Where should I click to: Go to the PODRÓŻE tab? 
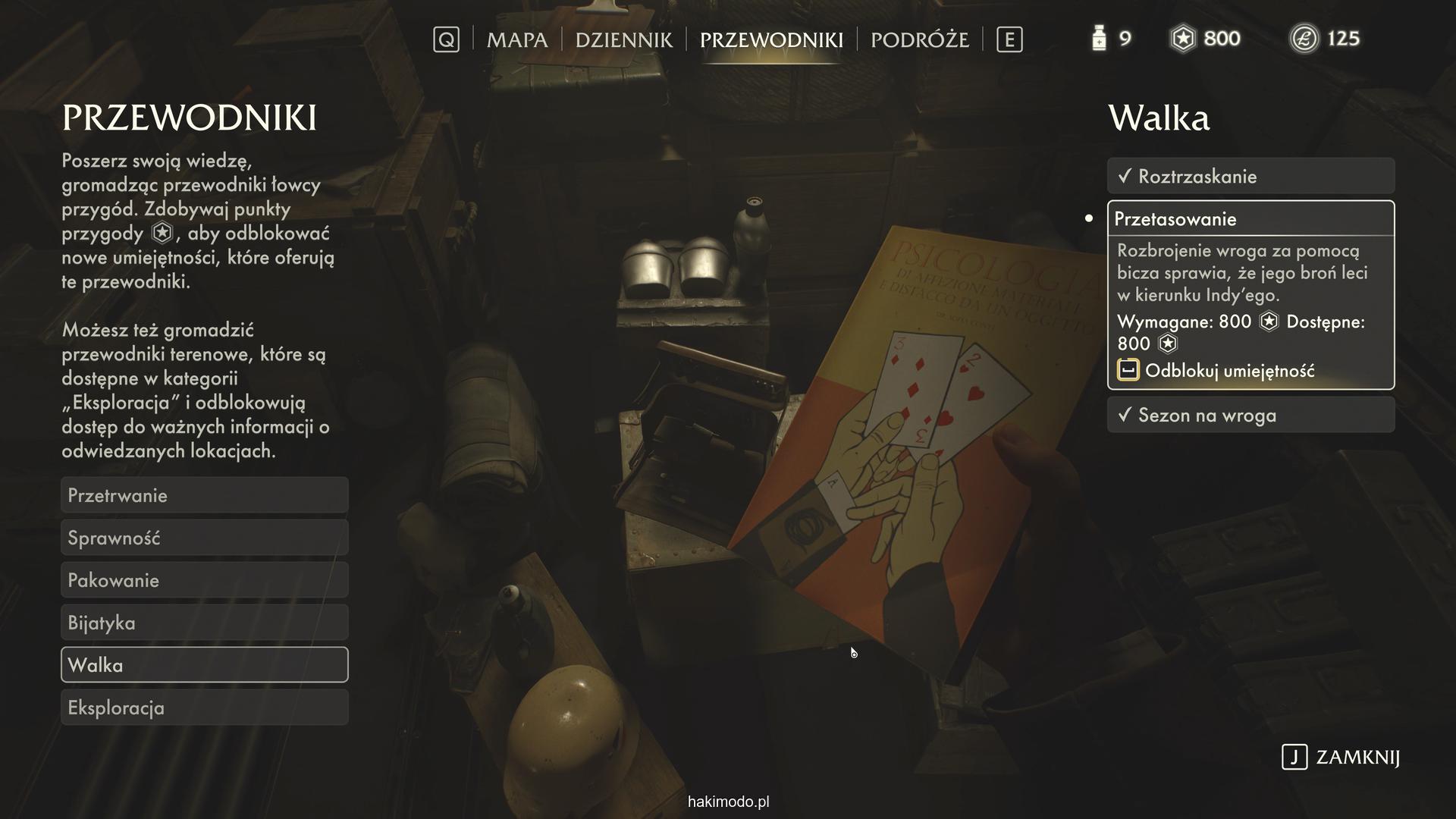tap(919, 39)
